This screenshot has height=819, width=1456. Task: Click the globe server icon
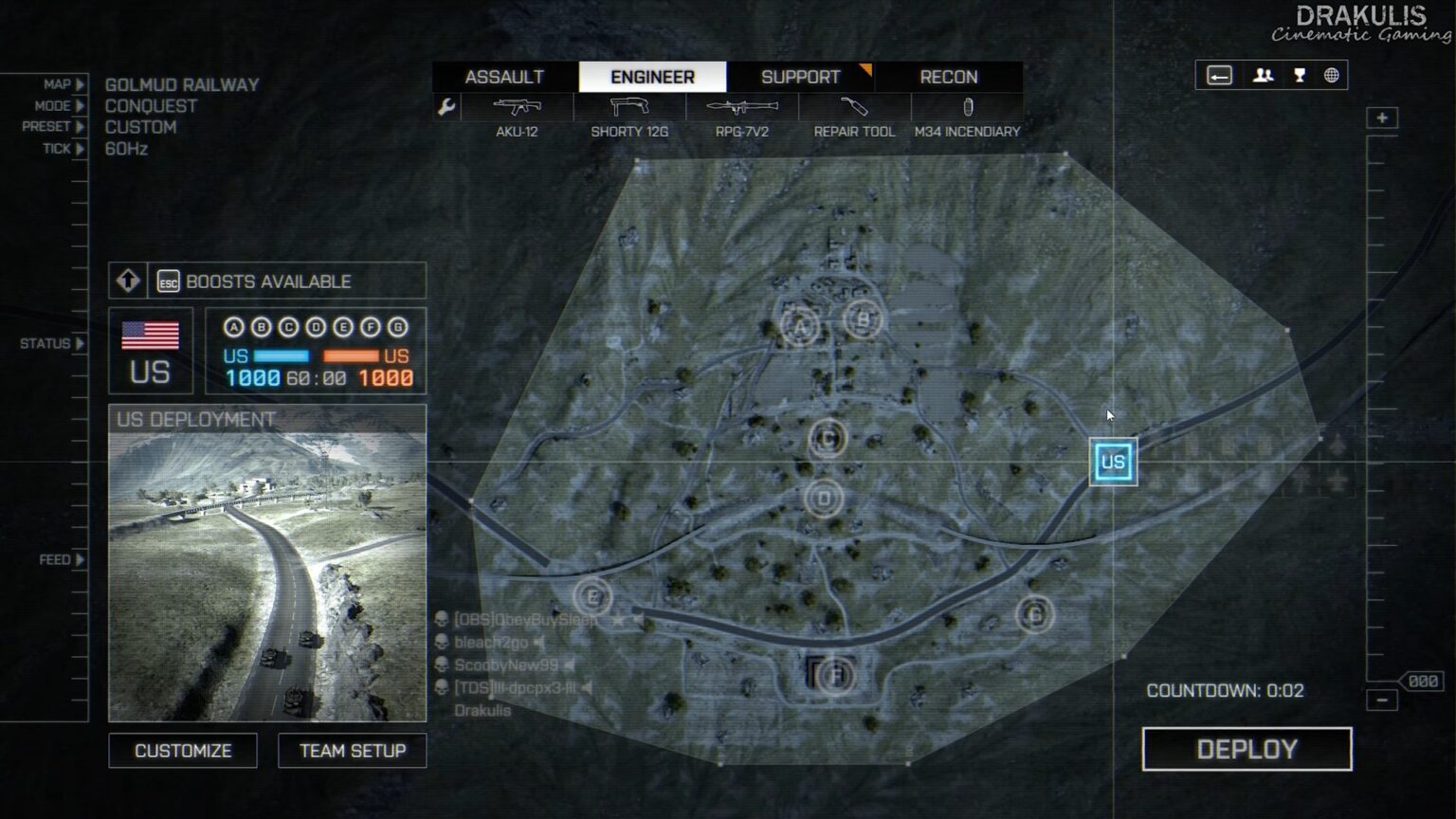point(1333,76)
